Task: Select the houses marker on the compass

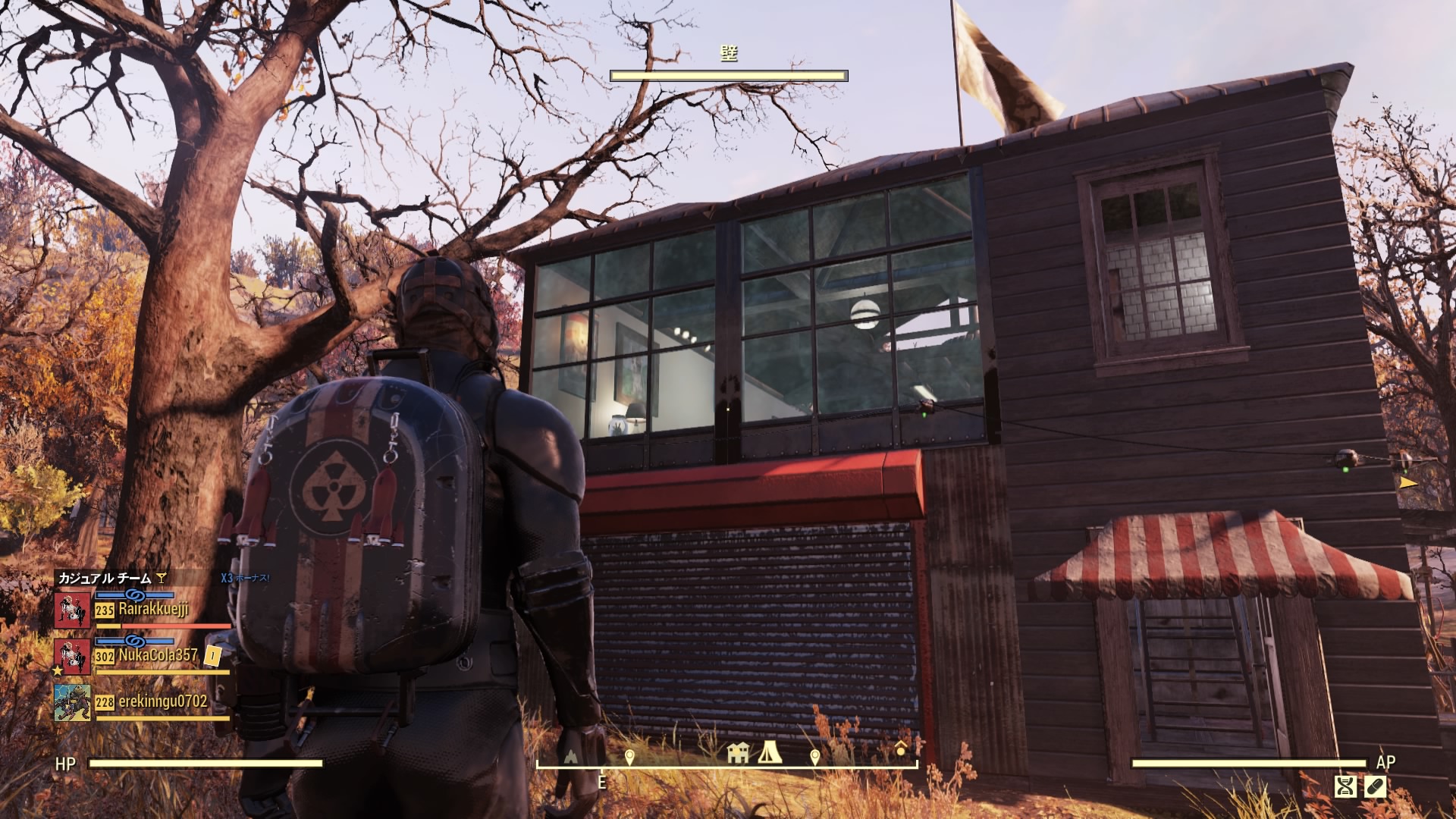Action: tap(737, 753)
